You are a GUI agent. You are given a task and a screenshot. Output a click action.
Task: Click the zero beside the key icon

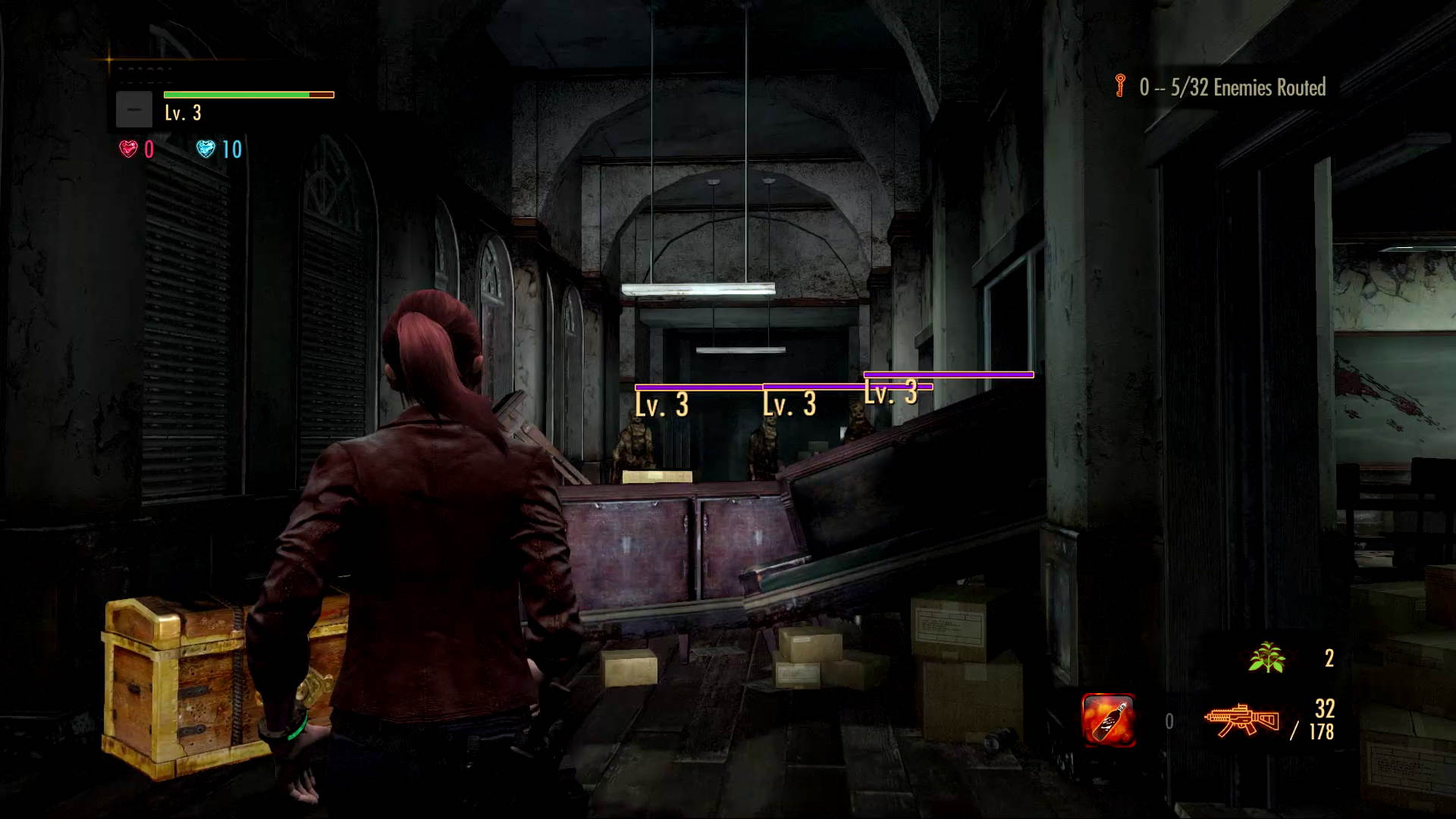(1145, 86)
